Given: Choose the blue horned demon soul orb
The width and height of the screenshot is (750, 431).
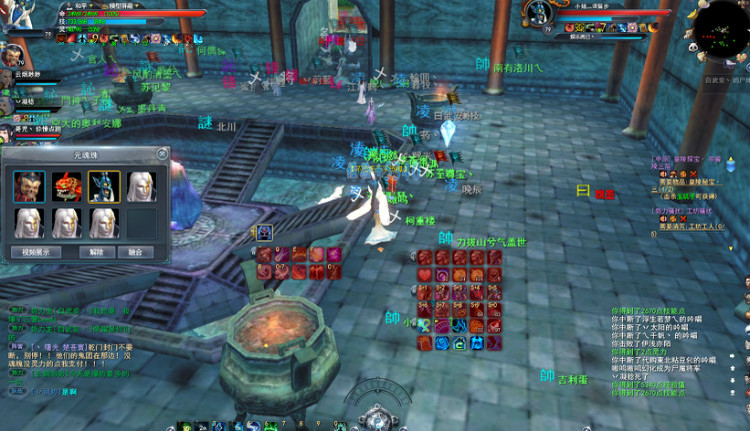Looking at the screenshot, I should tap(103, 186).
